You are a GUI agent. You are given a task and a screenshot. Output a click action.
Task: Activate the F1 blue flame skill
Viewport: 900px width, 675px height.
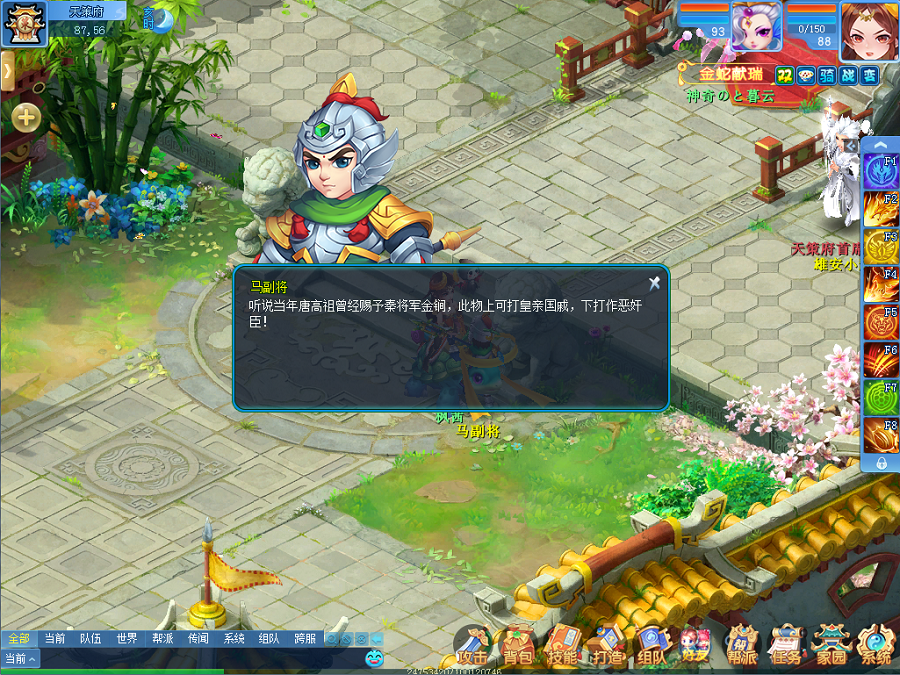pyautogui.click(x=881, y=172)
